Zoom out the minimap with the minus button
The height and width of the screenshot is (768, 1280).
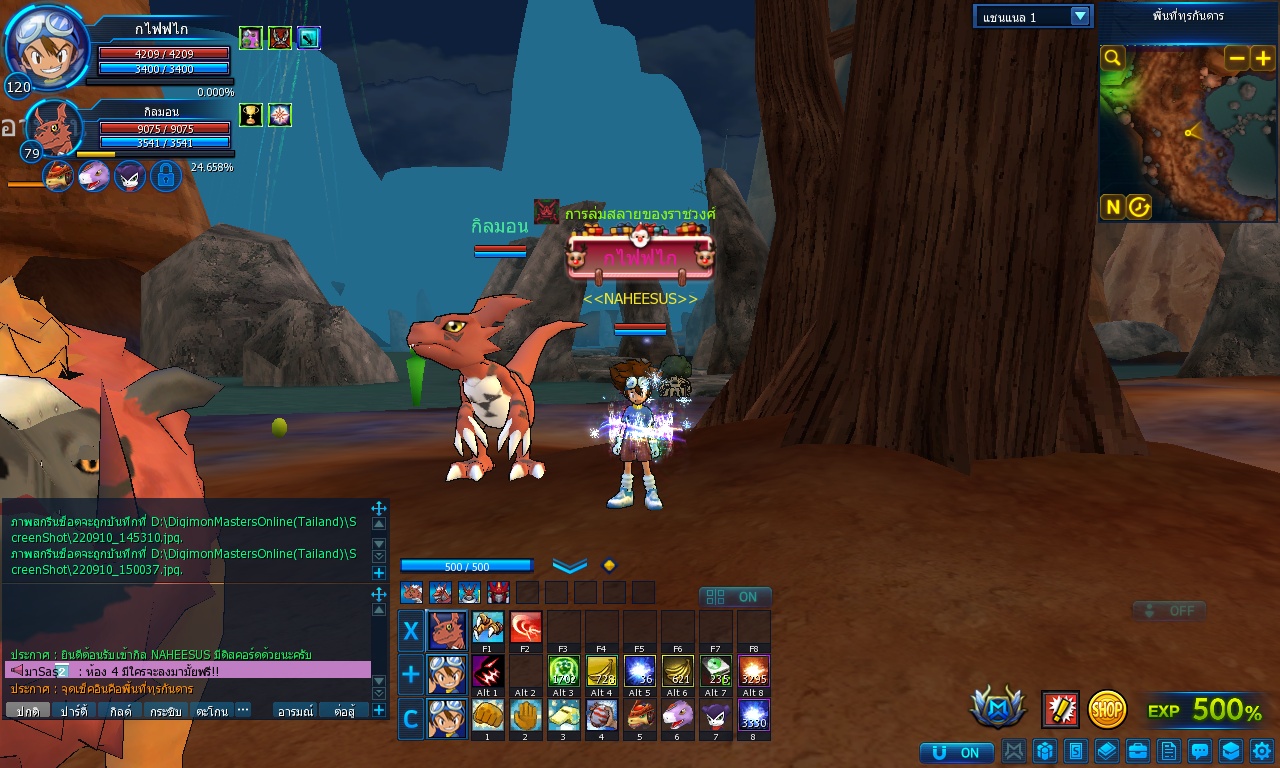pos(1237,58)
